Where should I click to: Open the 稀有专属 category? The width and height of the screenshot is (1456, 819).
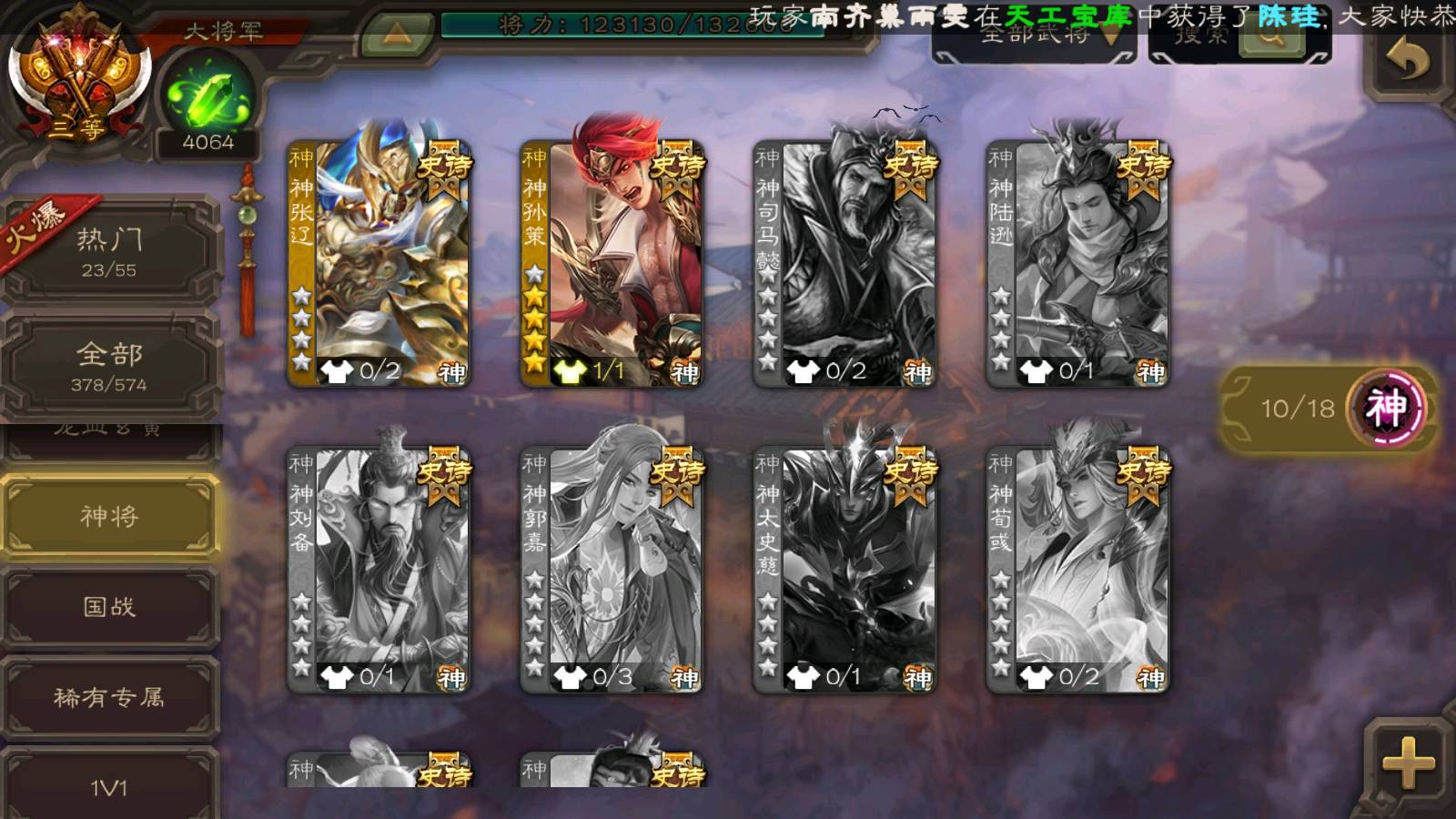tap(109, 697)
